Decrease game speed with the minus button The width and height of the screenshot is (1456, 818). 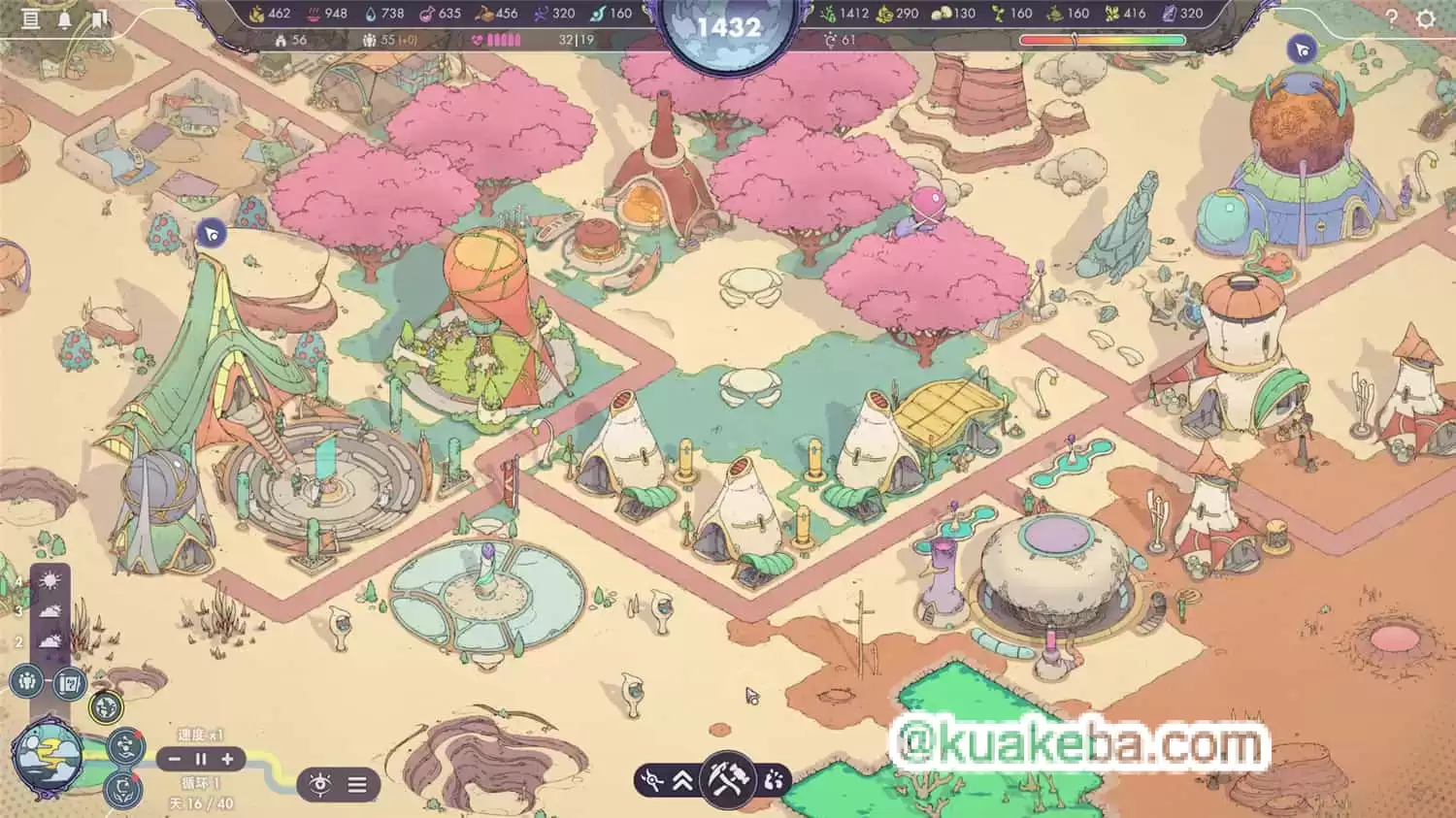176,759
